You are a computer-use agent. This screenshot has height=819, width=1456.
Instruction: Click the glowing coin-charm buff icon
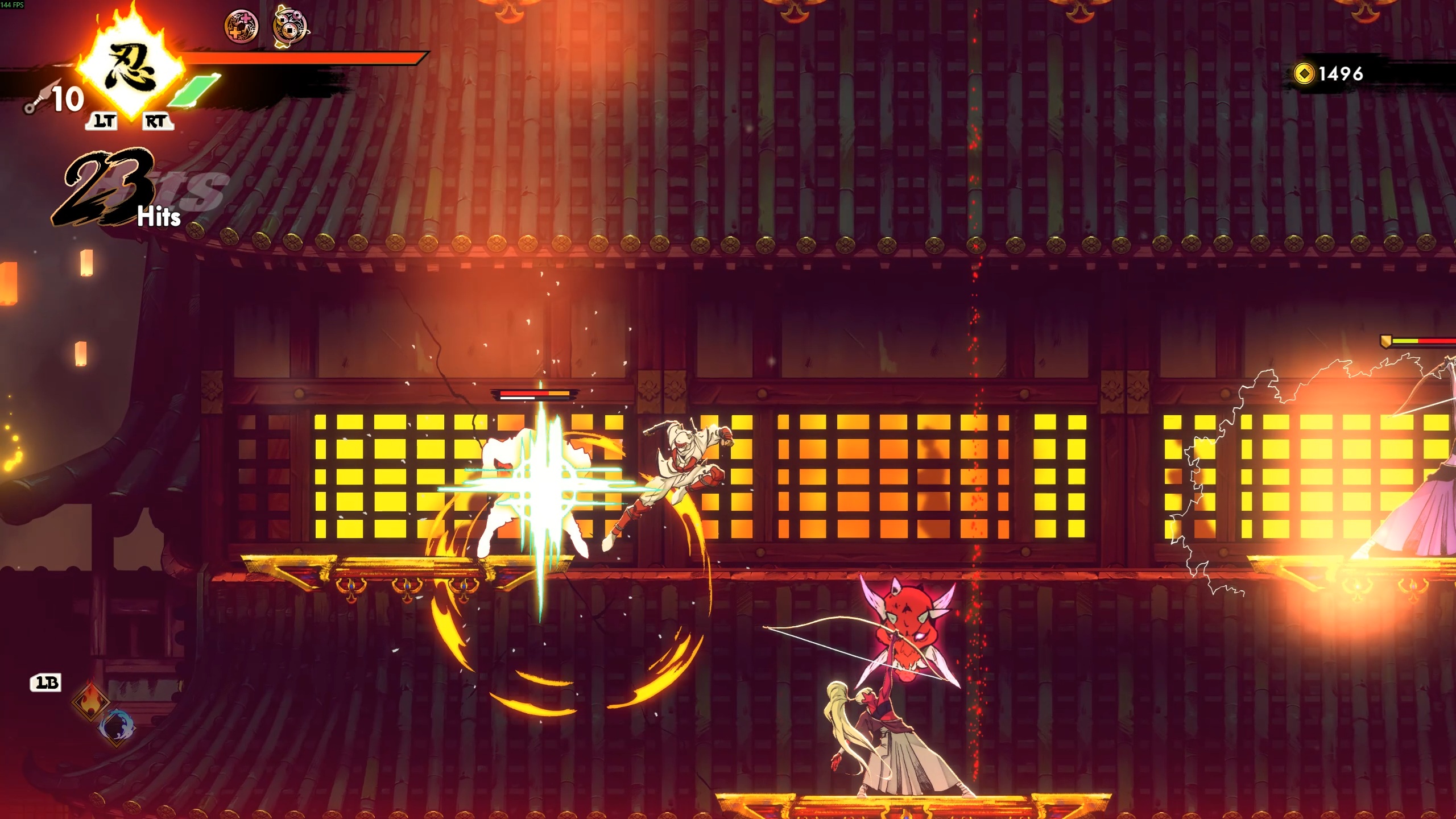pos(290,26)
